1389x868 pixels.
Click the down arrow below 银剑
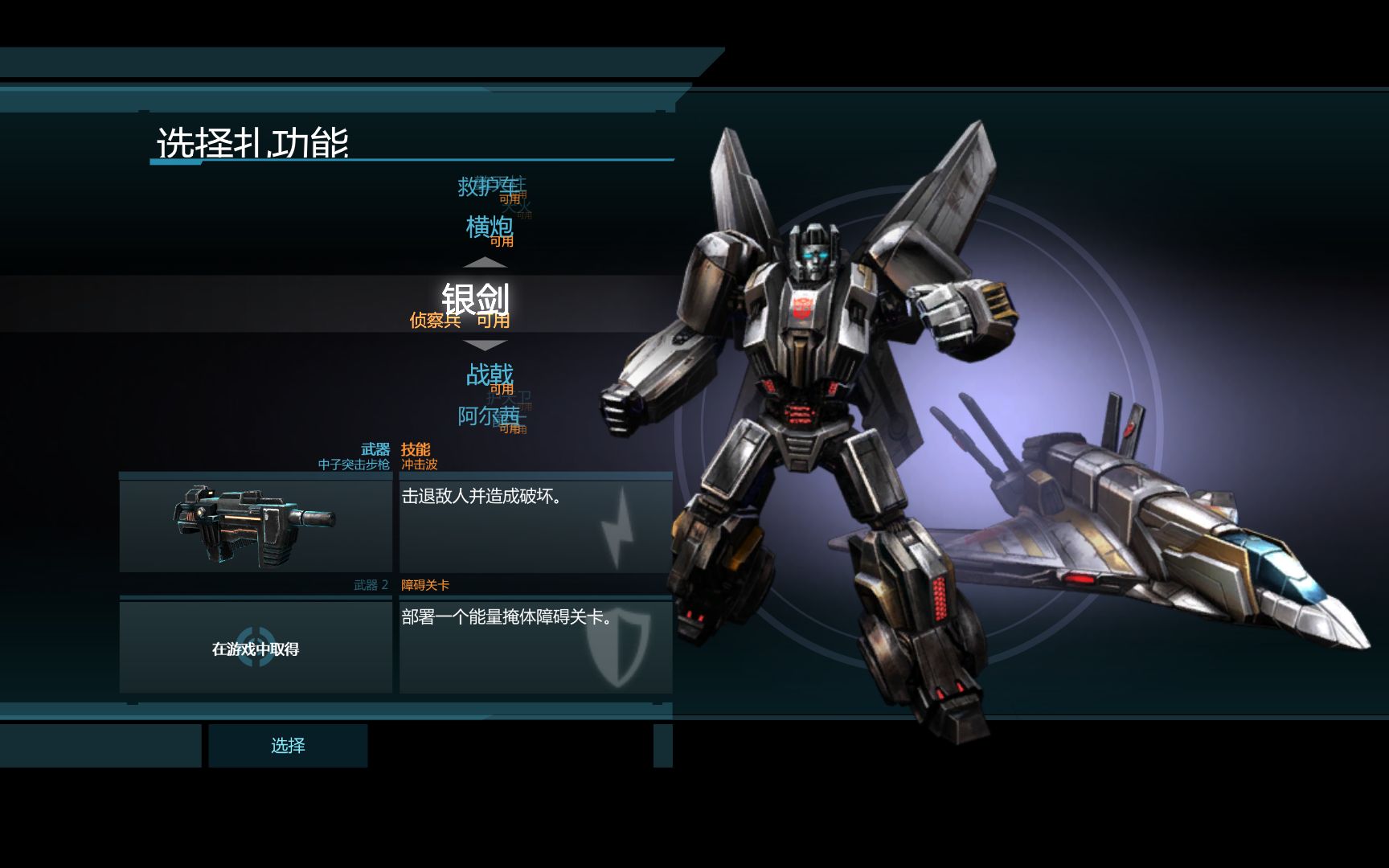coord(486,346)
